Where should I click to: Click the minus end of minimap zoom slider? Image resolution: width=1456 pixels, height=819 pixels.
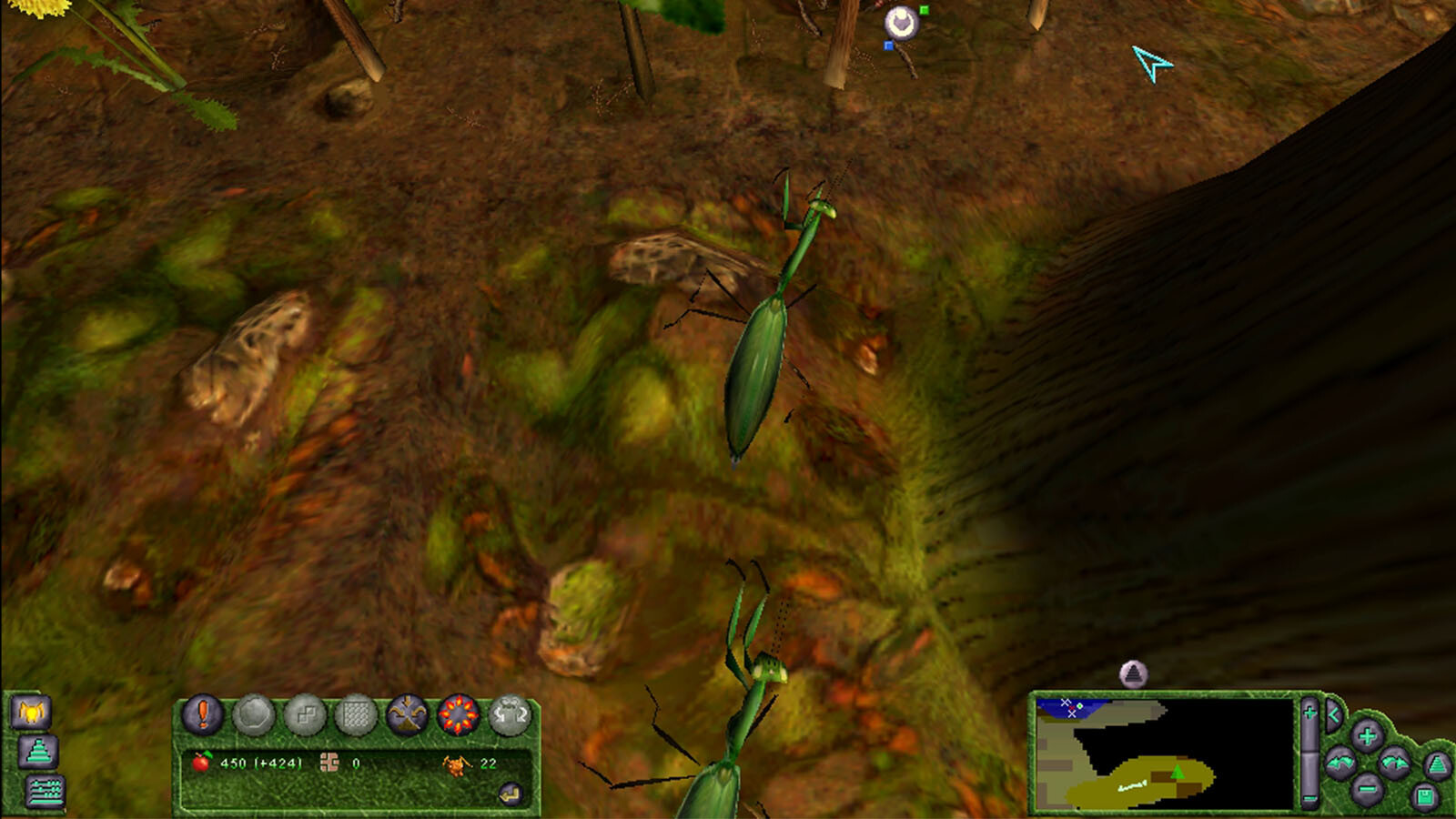1309,800
